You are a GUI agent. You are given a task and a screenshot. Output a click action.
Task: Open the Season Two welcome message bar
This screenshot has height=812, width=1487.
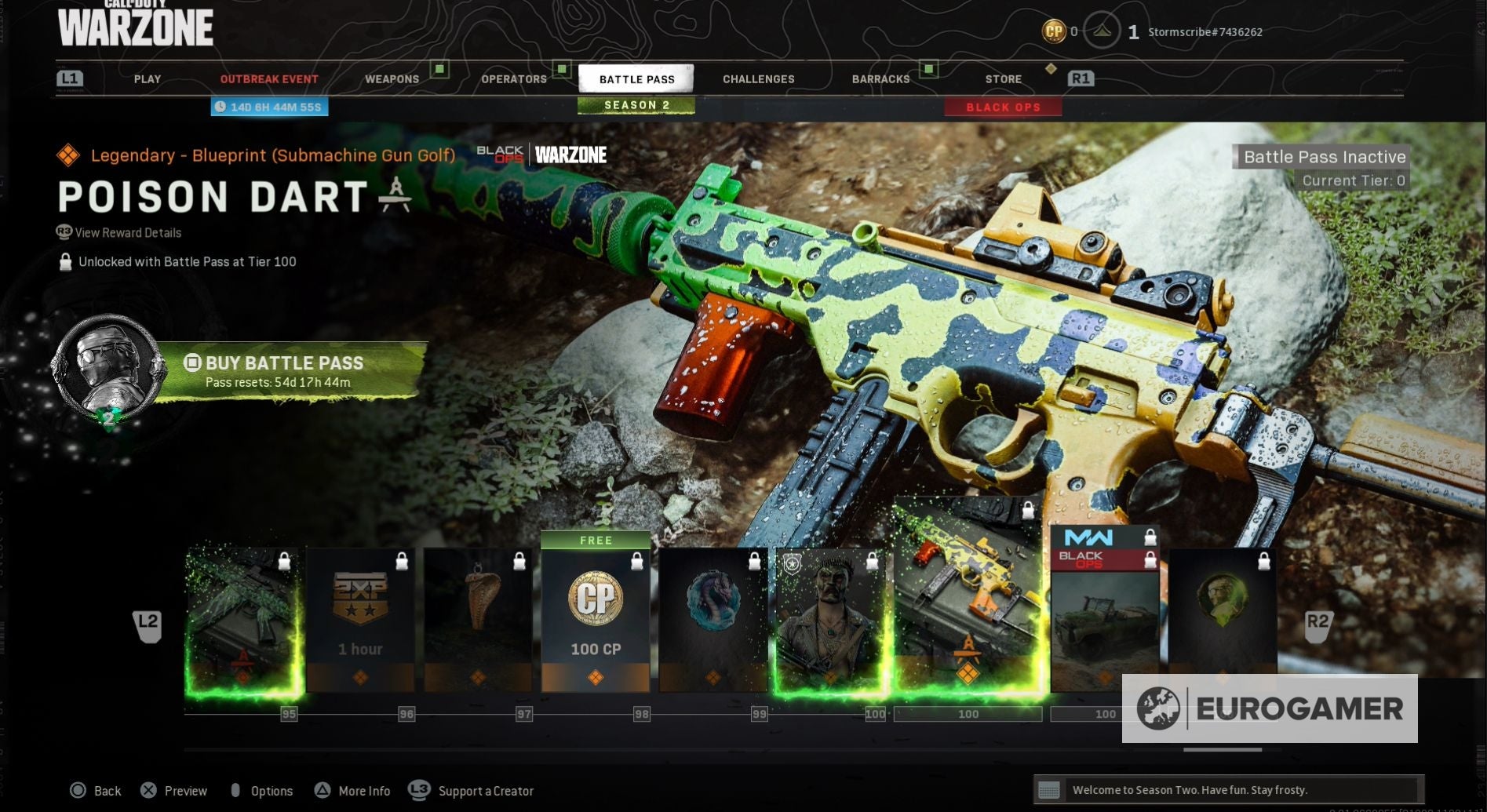point(1228,790)
